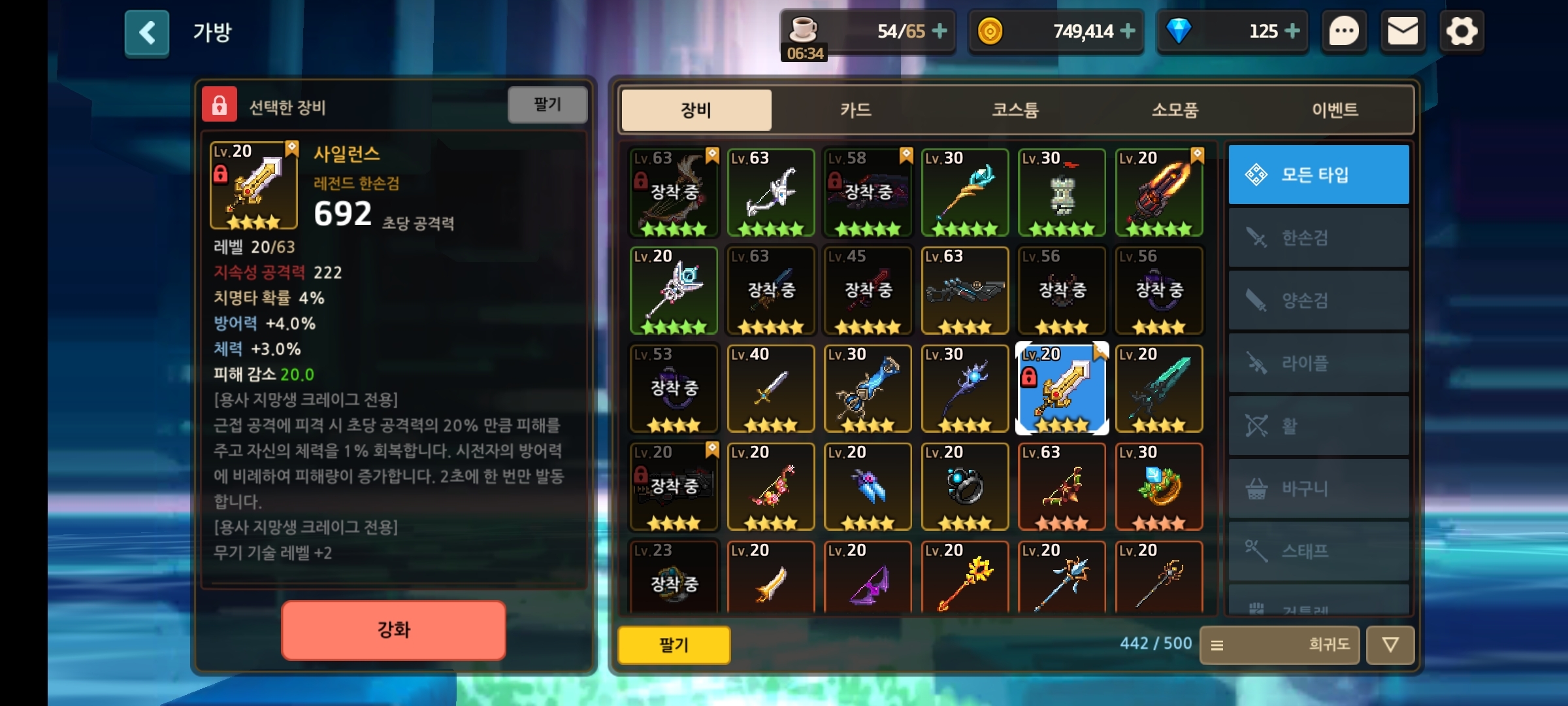Open the settings gear icon

[x=1462, y=31]
